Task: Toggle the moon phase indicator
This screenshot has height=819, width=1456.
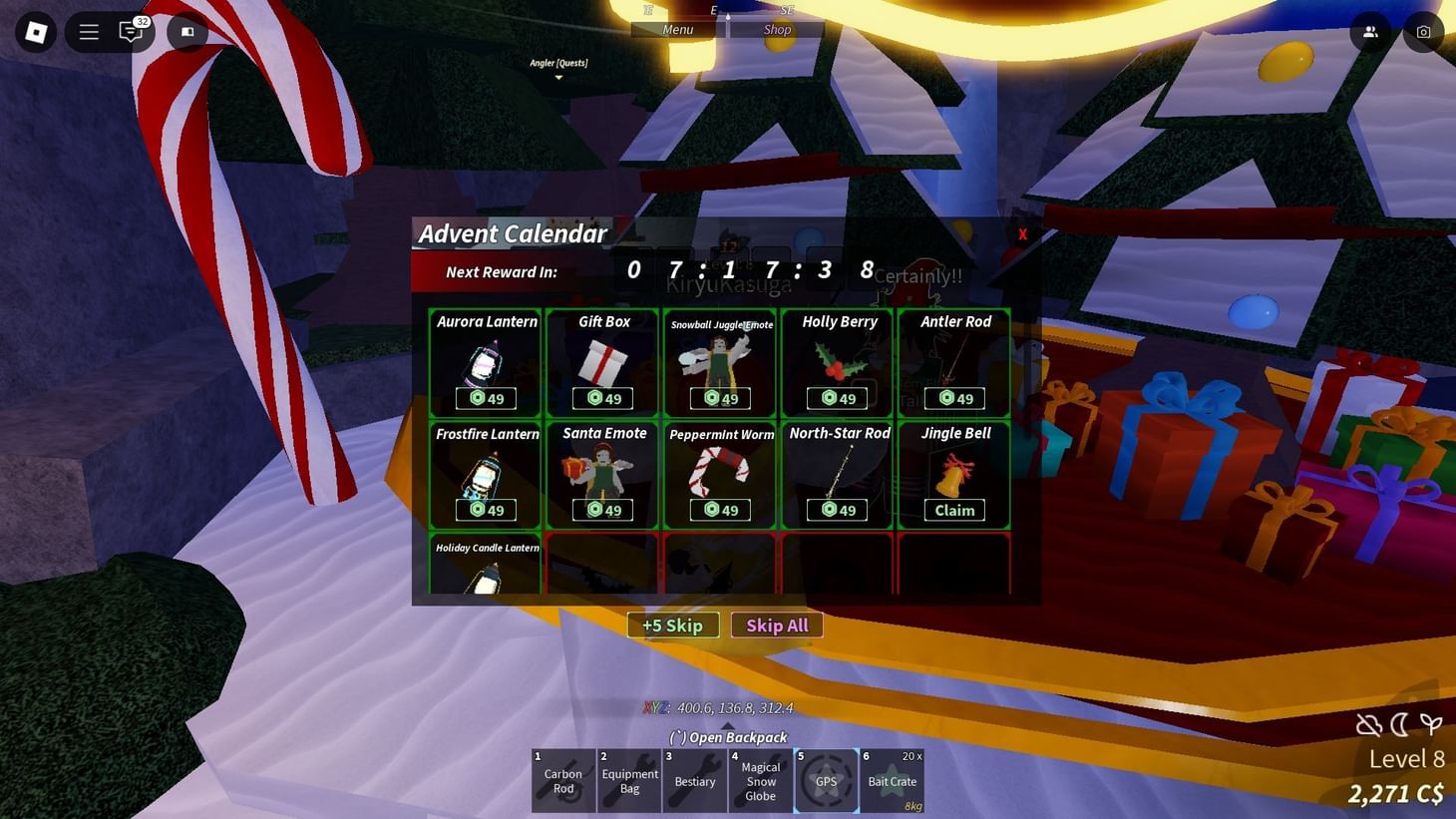Action: pyautogui.click(x=1400, y=725)
